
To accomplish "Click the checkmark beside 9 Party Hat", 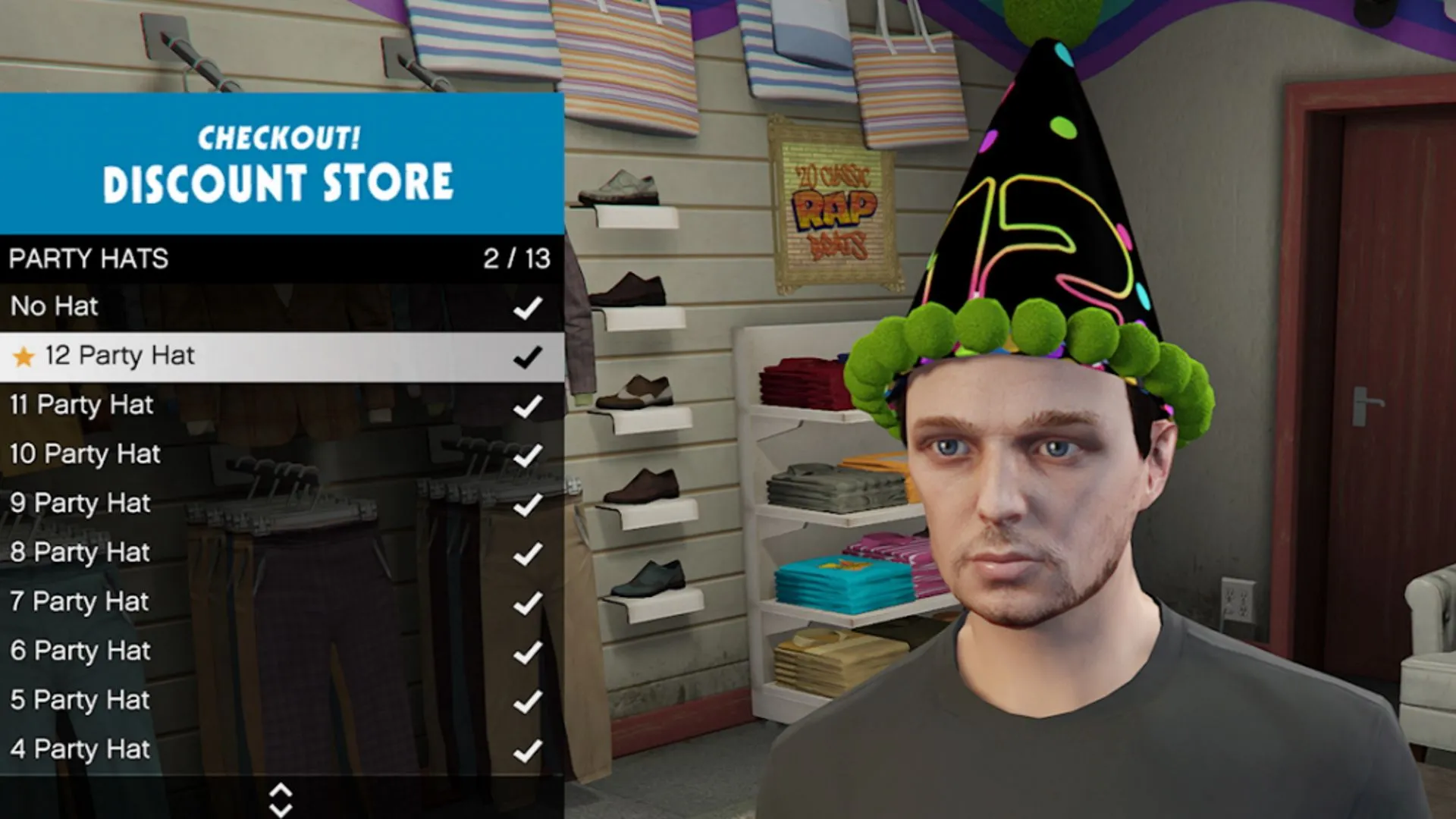I will point(528,503).
